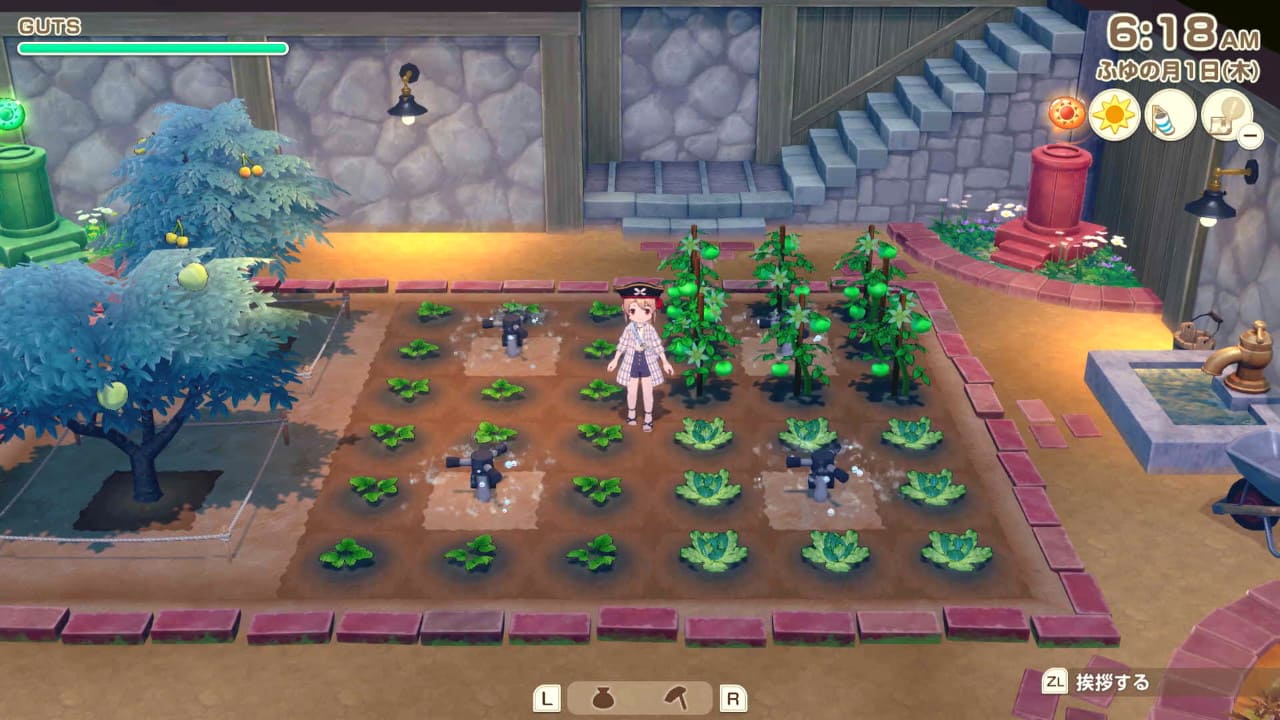Collapse the HUD with the minus button
The width and height of the screenshot is (1280, 720).
(1250, 138)
